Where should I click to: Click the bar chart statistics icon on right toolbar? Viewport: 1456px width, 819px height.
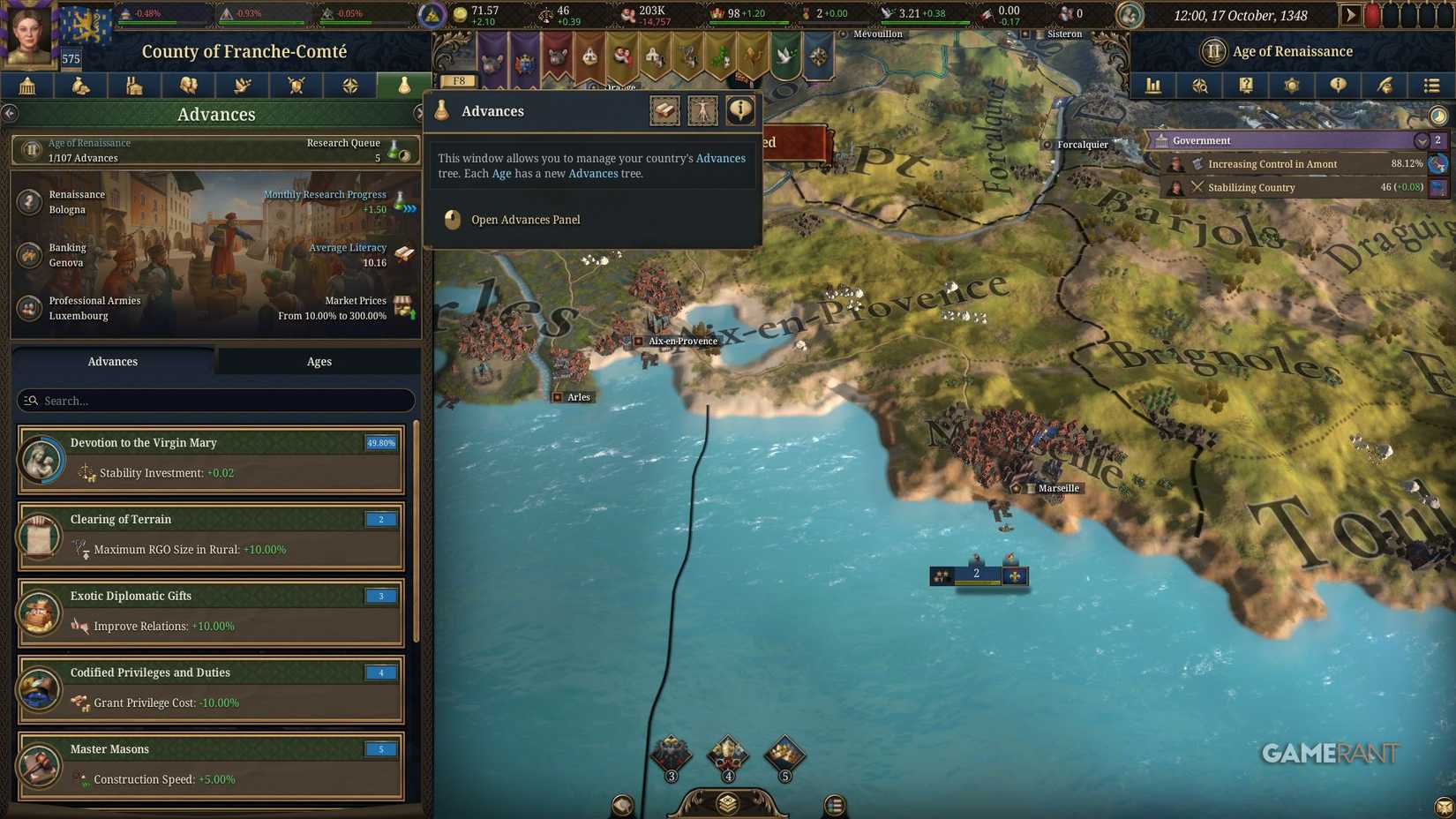click(1153, 86)
